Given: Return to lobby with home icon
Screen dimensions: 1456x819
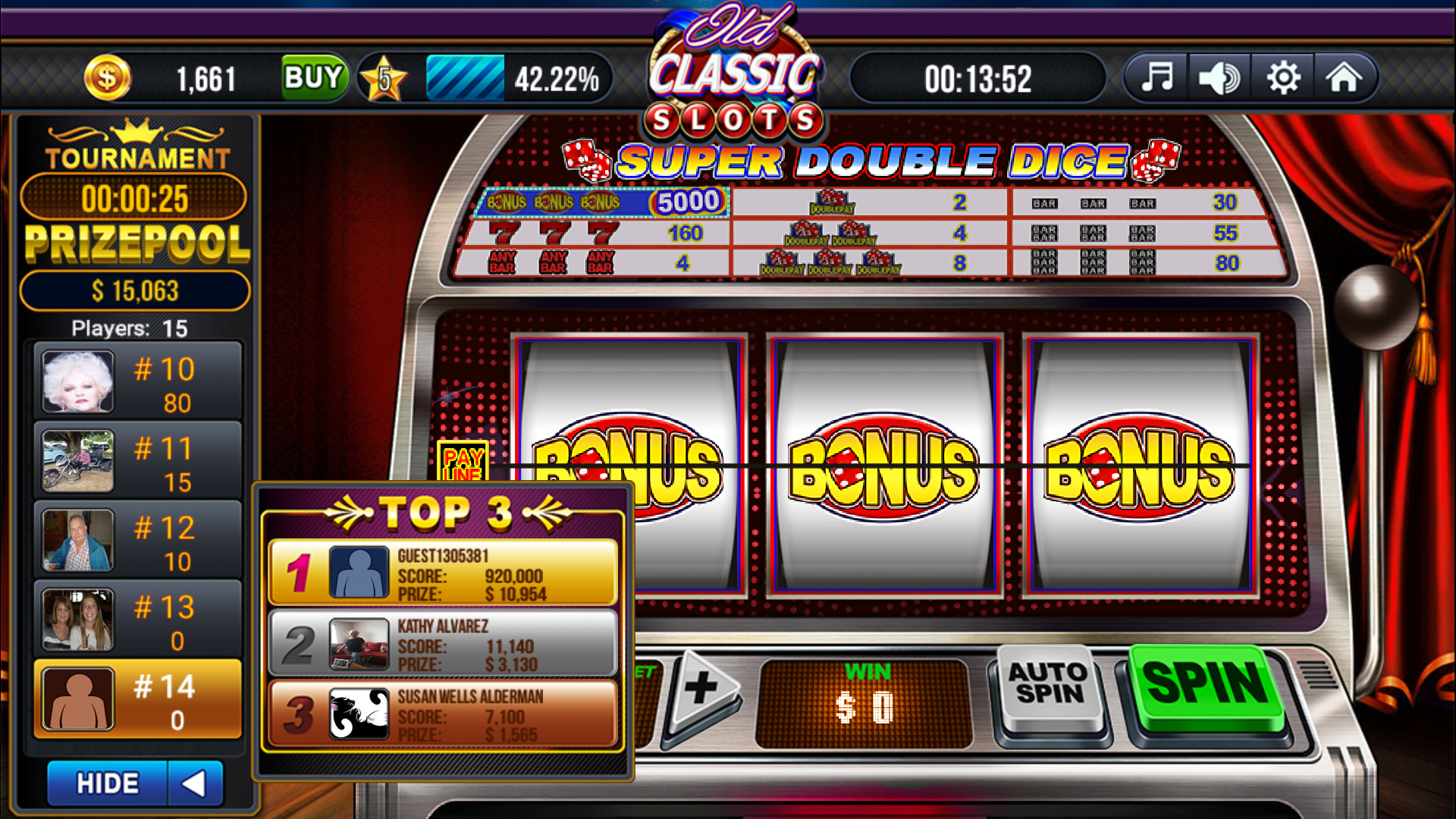Looking at the screenshot, I should [1347, 77].
